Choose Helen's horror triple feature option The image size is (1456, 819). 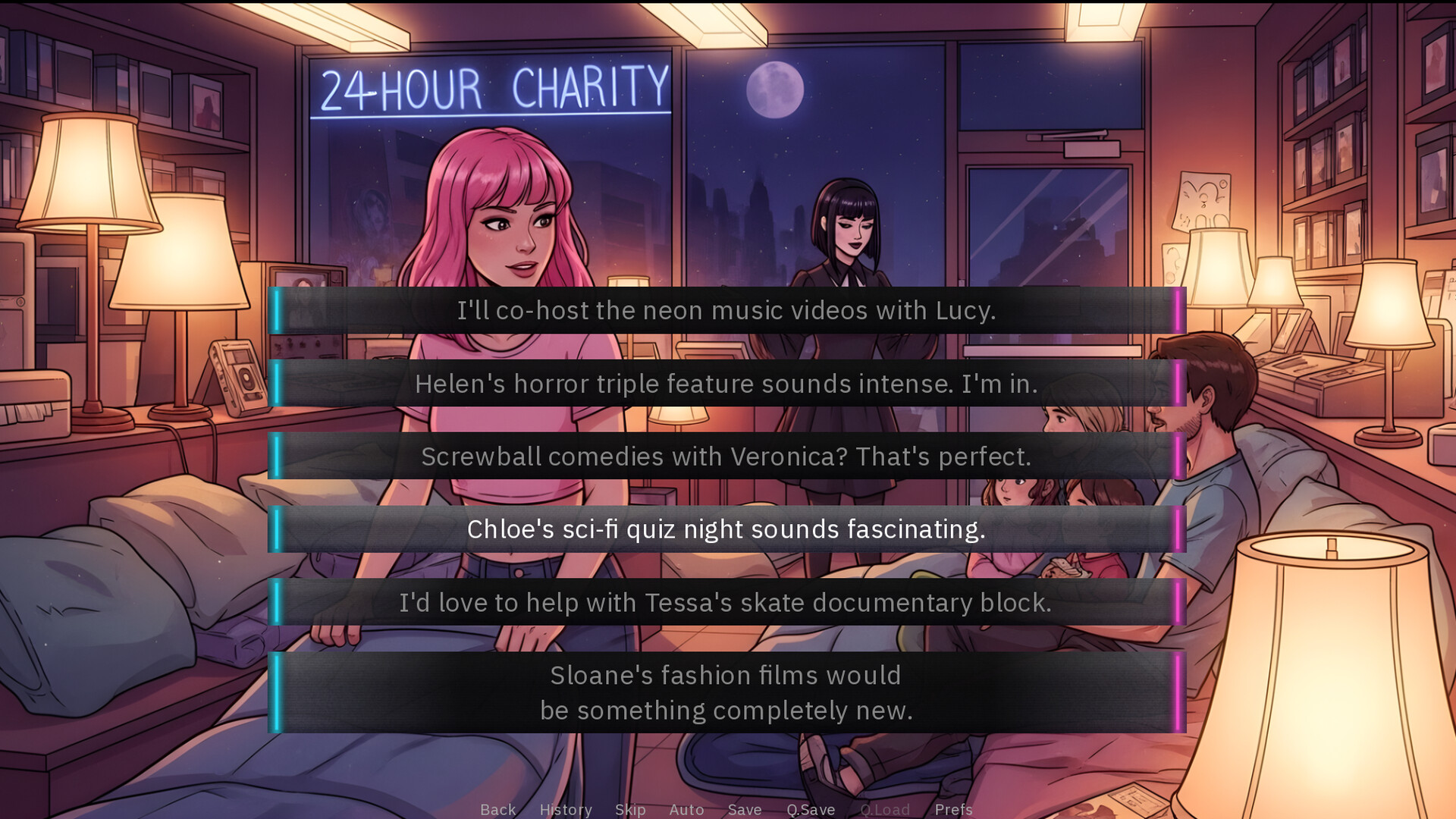coord(726,384)
